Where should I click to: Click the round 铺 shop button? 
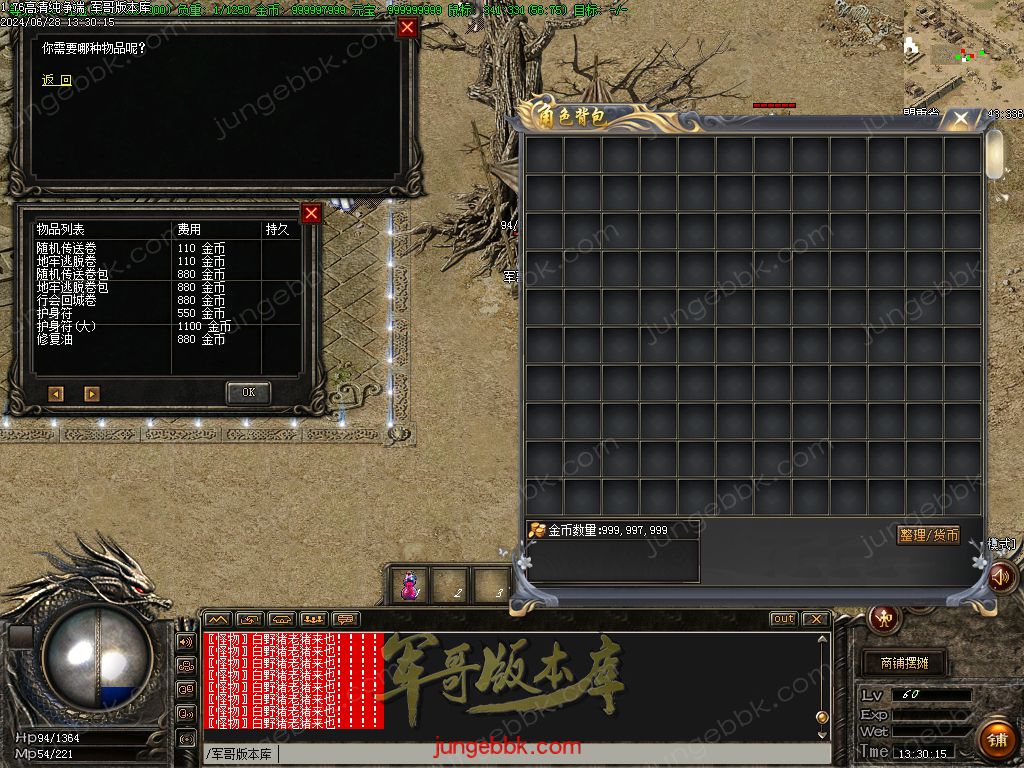coord(996,739)
